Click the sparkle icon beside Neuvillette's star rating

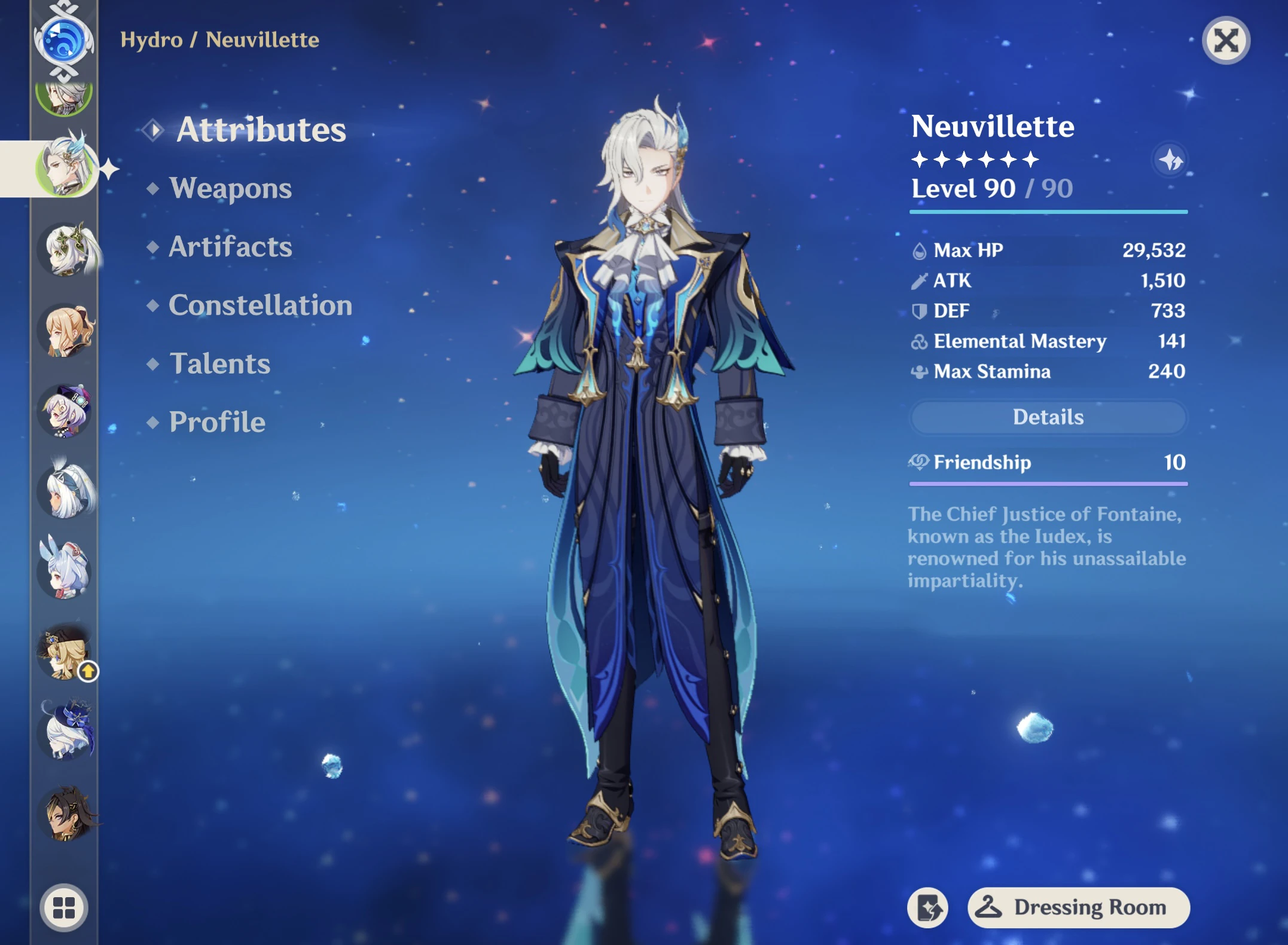(1170, 160)
